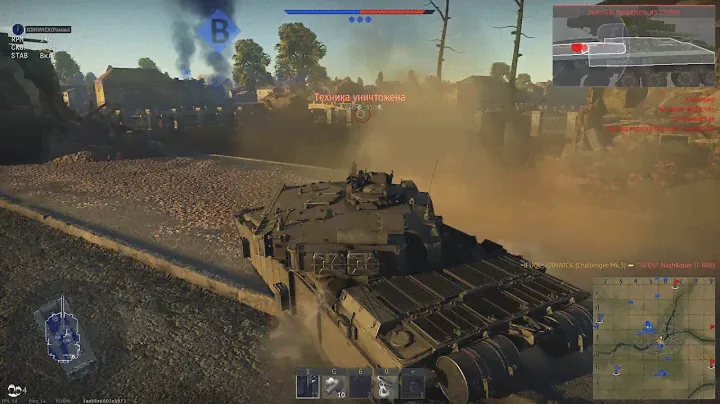The image size is (720, 404).
Task: Activate the tow hook action slot
Action: click(386, 385)
